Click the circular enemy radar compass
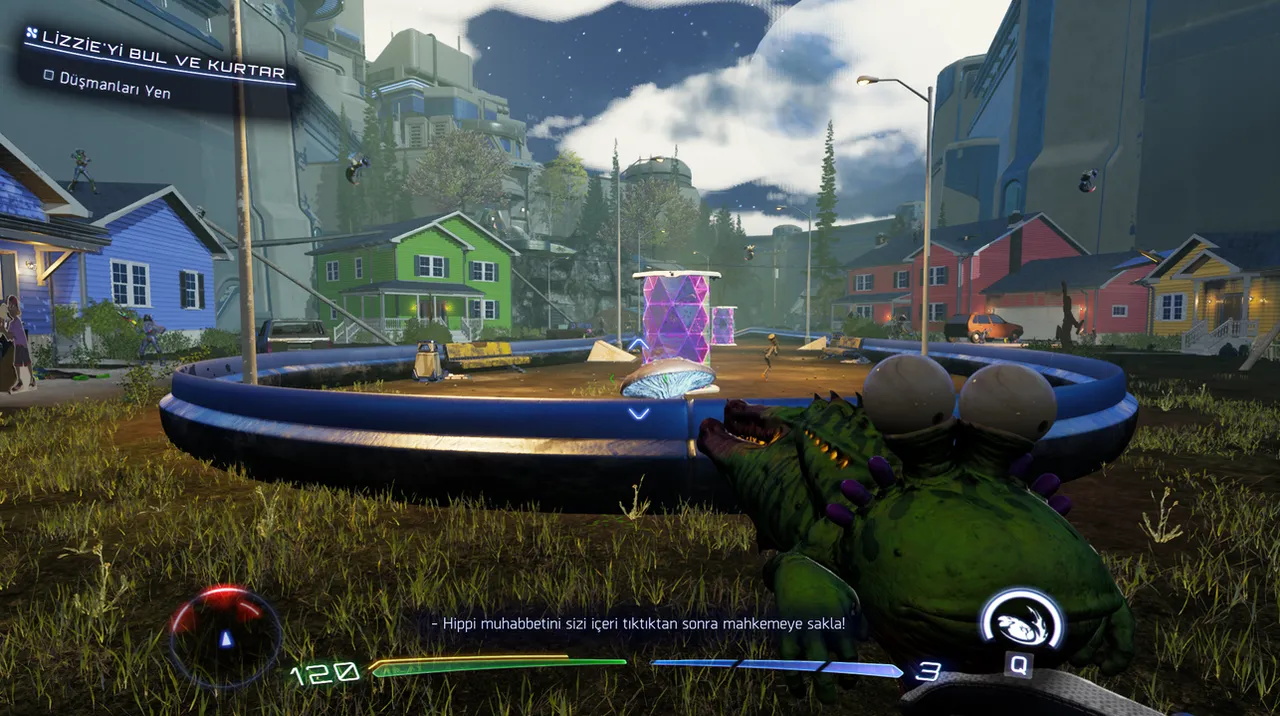Viewport: 1280px width, 716px height. pos(225,637)
